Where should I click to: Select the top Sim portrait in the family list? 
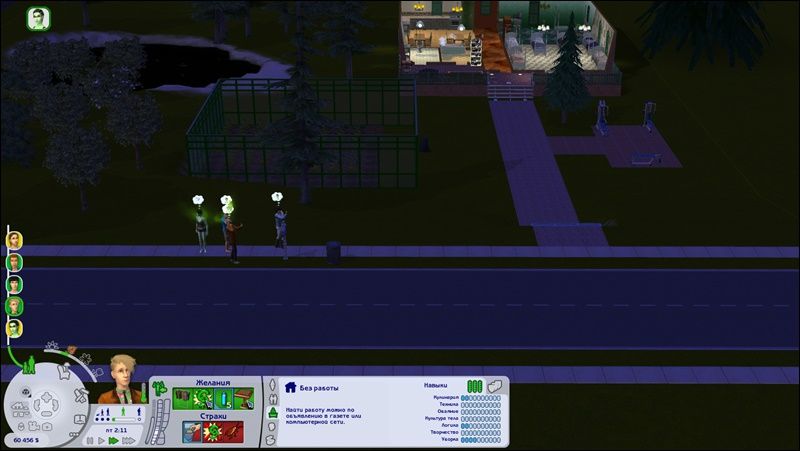(x=14, y=240)
